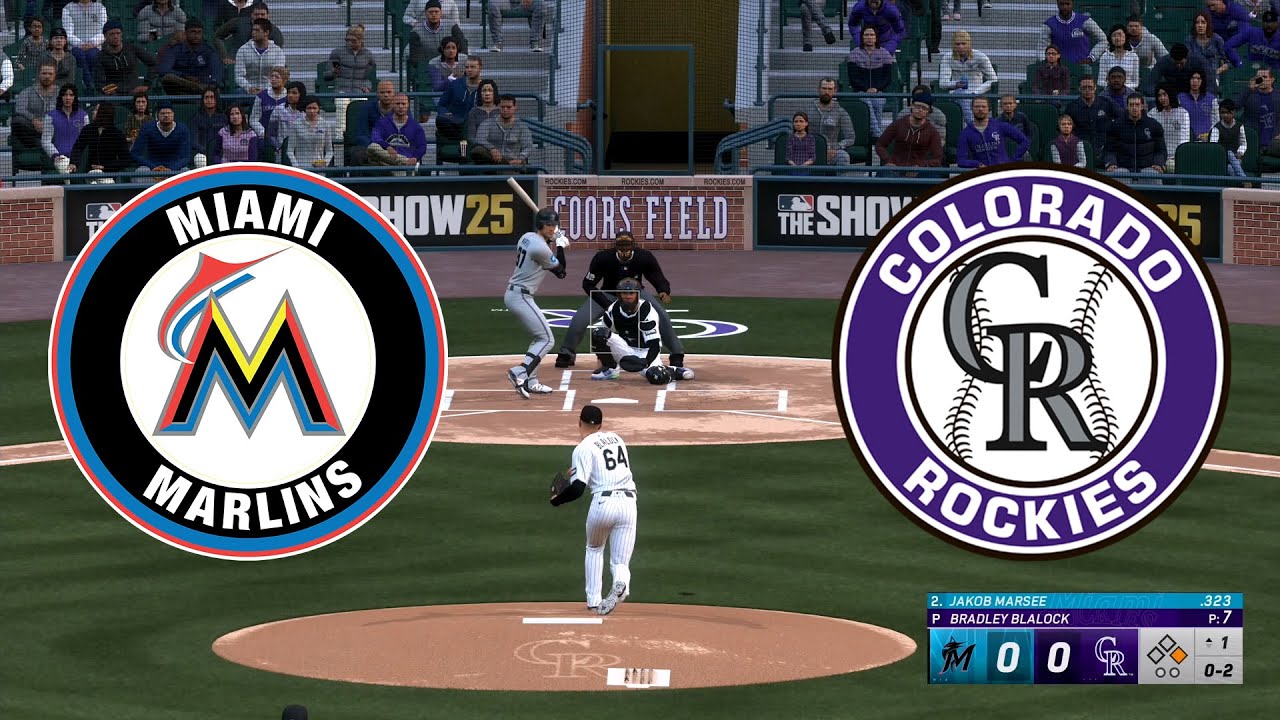Click the left out-circle under the diamonds
This screenshot has height=720, width=1280.
pos(1160,672)
